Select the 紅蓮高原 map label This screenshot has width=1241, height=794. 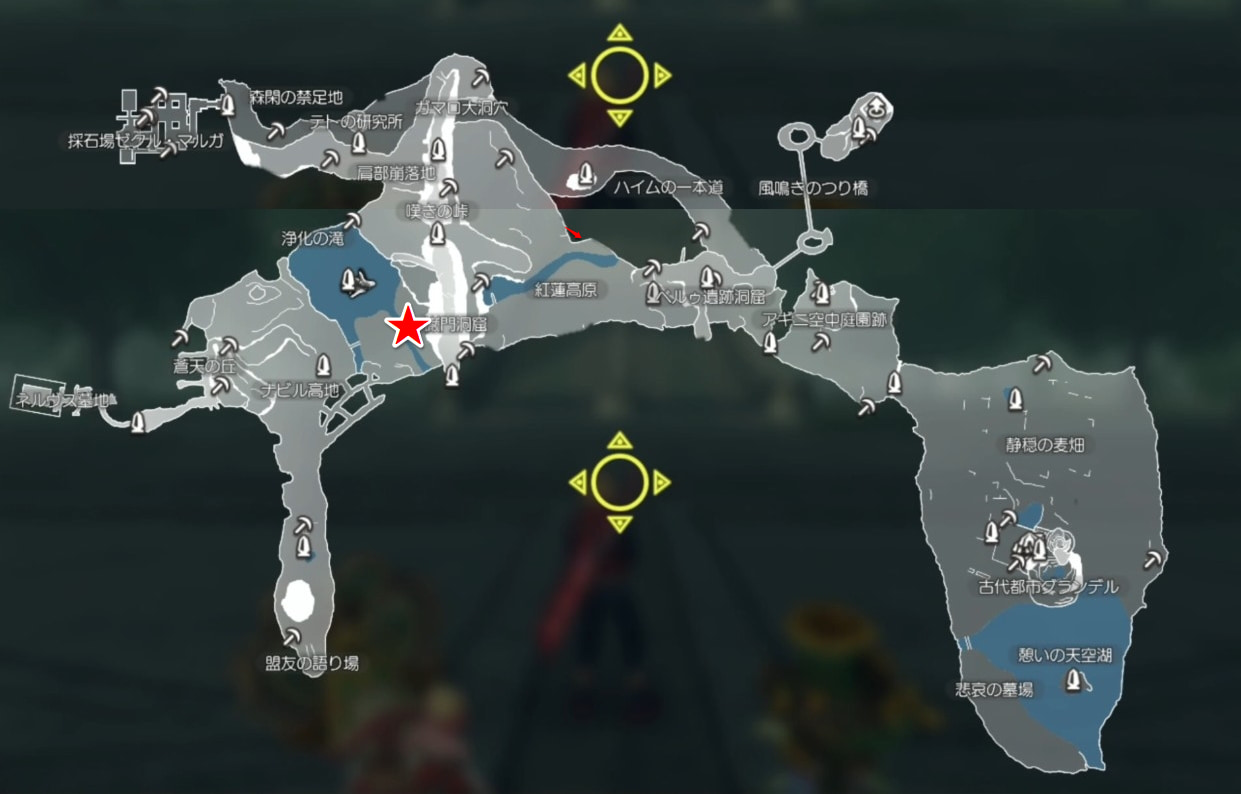[x=565, y=290]
